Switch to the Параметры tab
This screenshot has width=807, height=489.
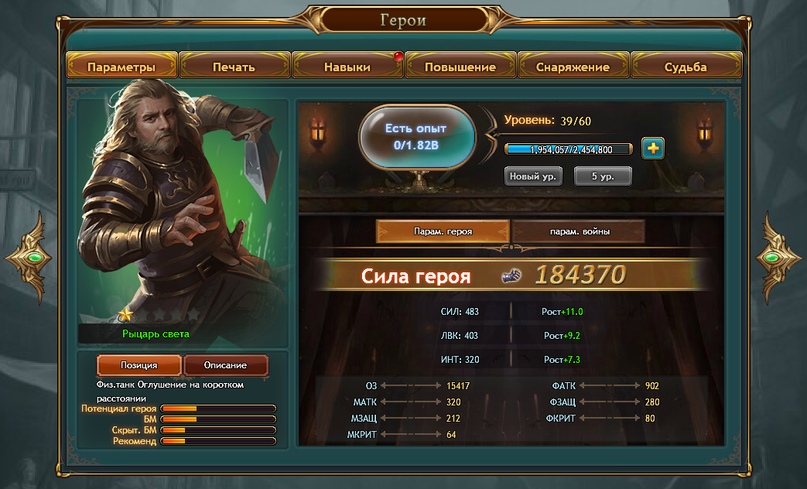121,67
